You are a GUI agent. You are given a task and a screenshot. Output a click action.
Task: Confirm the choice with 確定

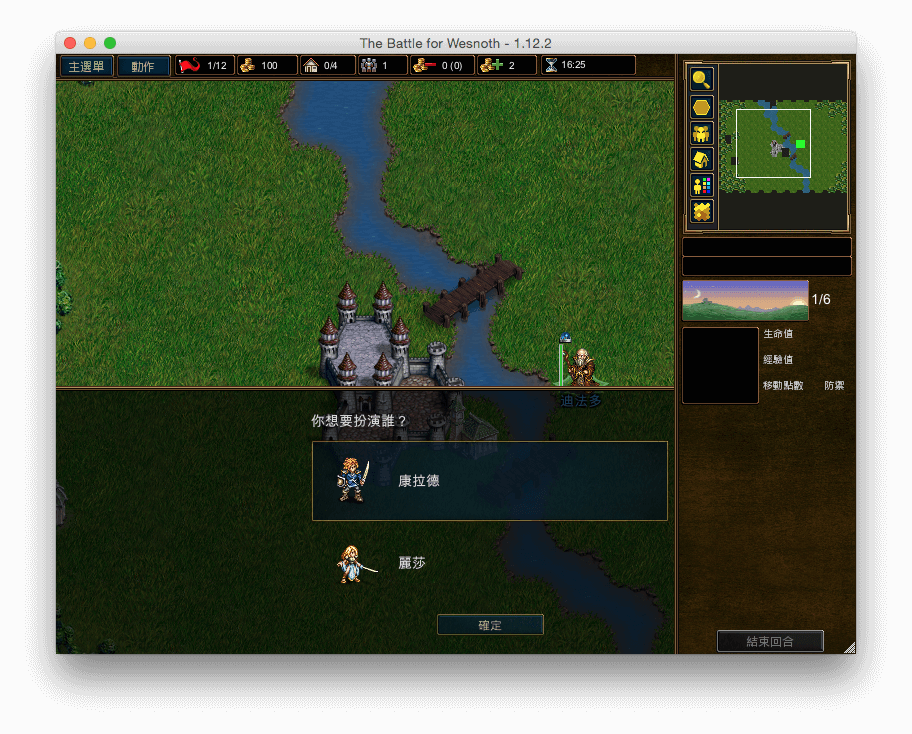tap(490, 625)
